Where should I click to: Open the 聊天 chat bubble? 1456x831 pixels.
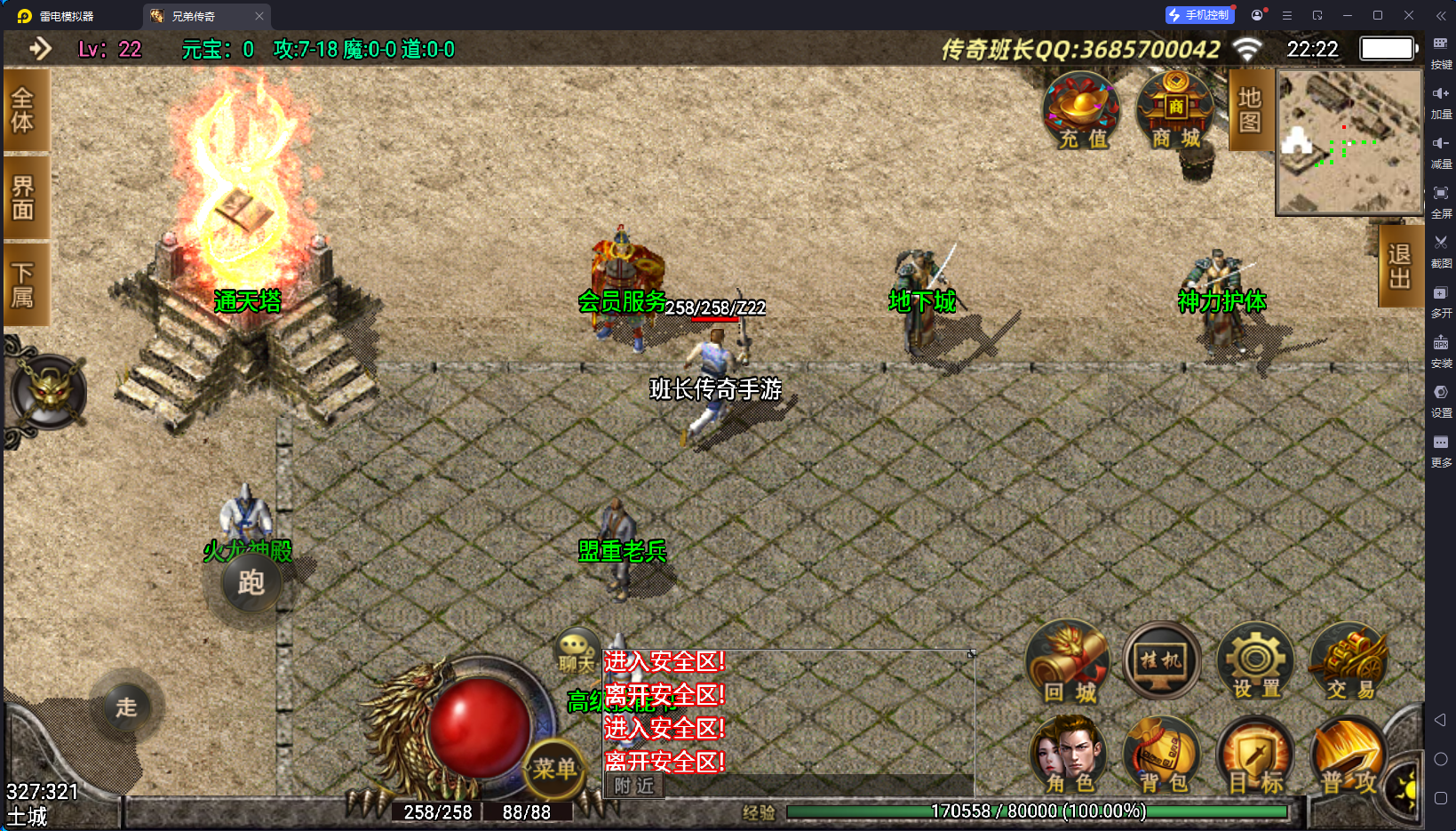576,651
